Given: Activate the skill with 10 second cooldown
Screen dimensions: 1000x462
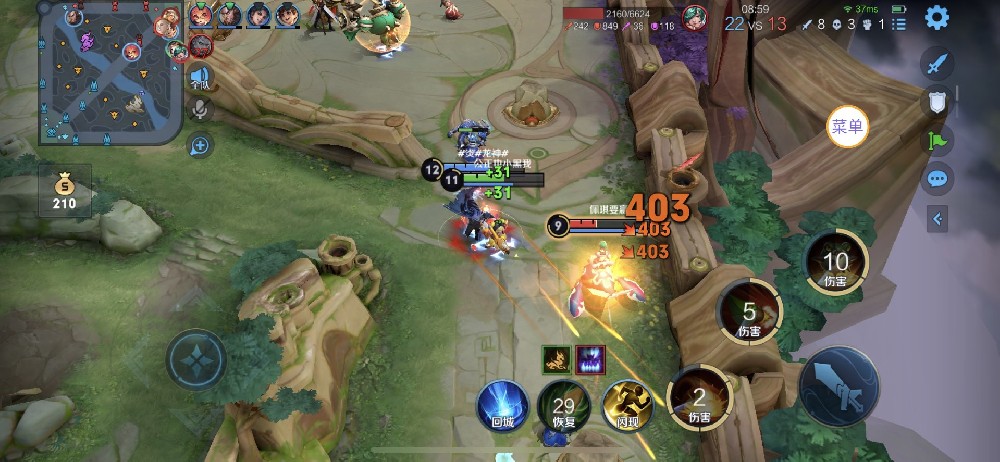Looking at the screenshot, I should [x=836, y=263].
